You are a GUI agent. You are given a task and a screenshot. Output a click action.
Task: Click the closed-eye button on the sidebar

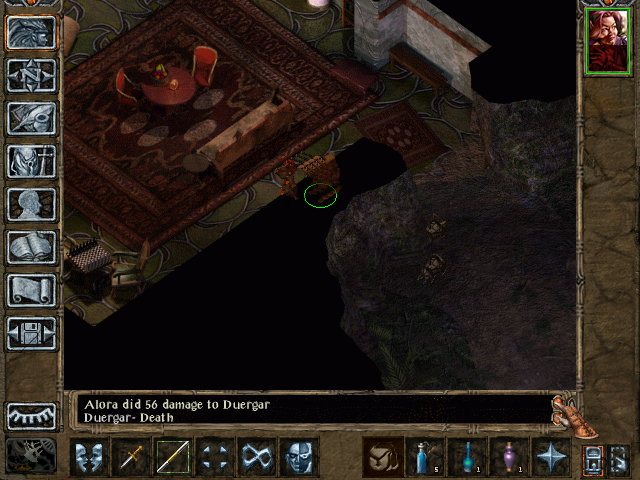point(32,415)
